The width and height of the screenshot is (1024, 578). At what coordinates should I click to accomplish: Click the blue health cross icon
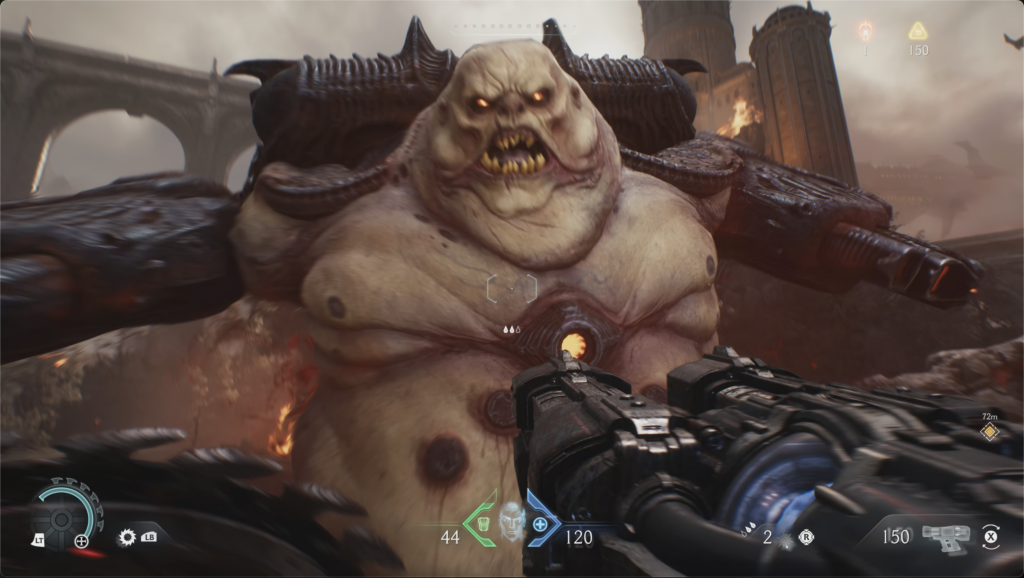click(541, 524)
